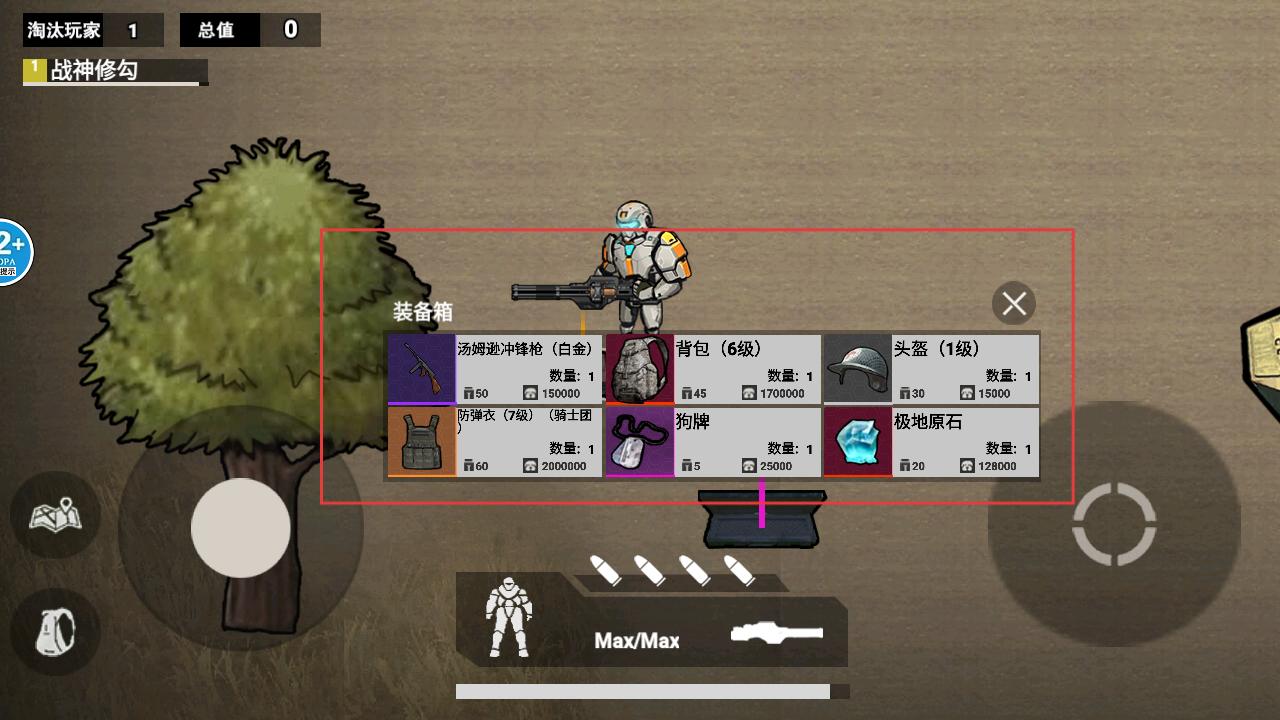
Task: Tap the crosshair fire button
Action: (x=1114, y=524)
